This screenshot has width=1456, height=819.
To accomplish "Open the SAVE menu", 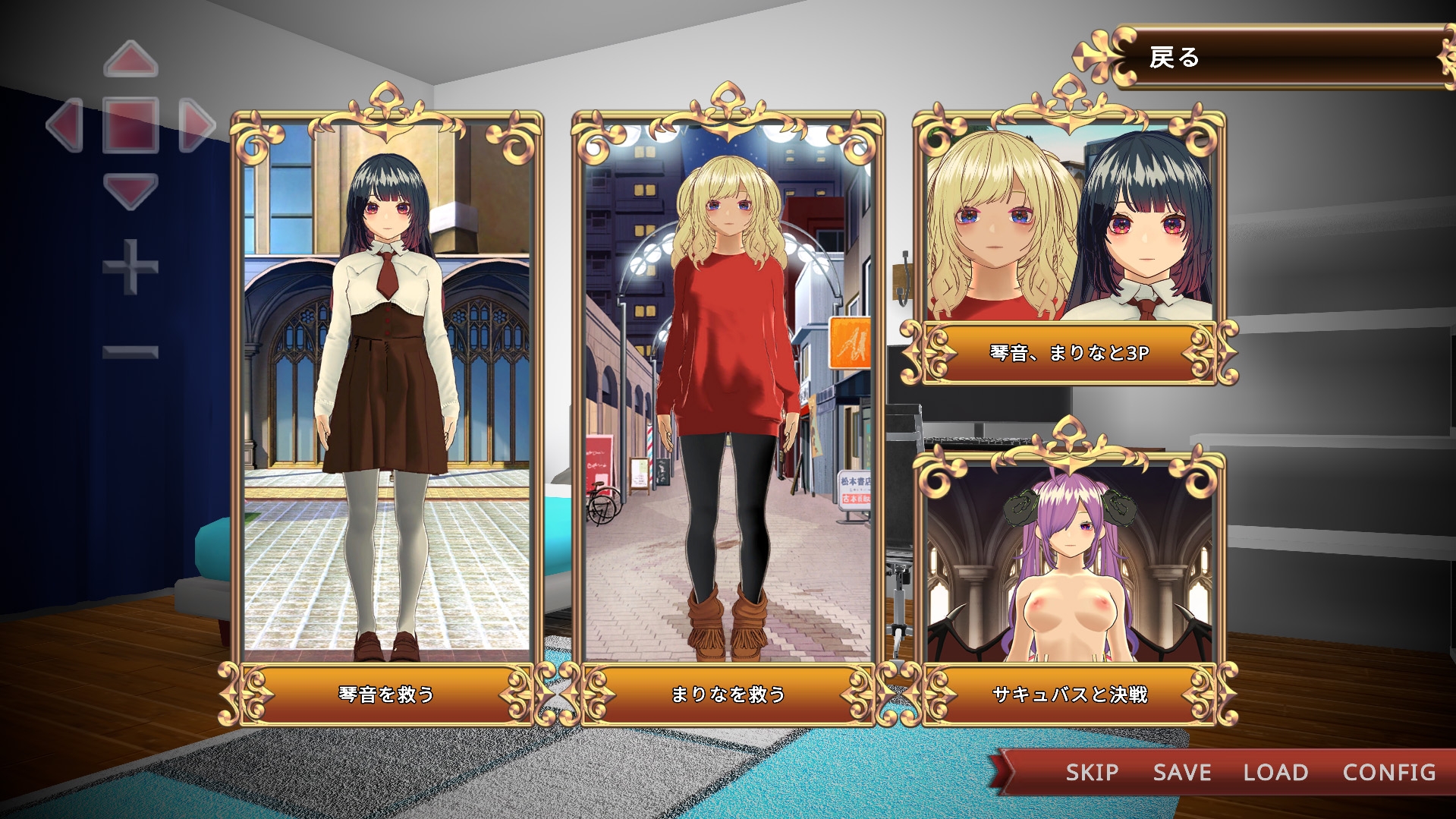I will pyautogui.click(x=1182, y=773).
